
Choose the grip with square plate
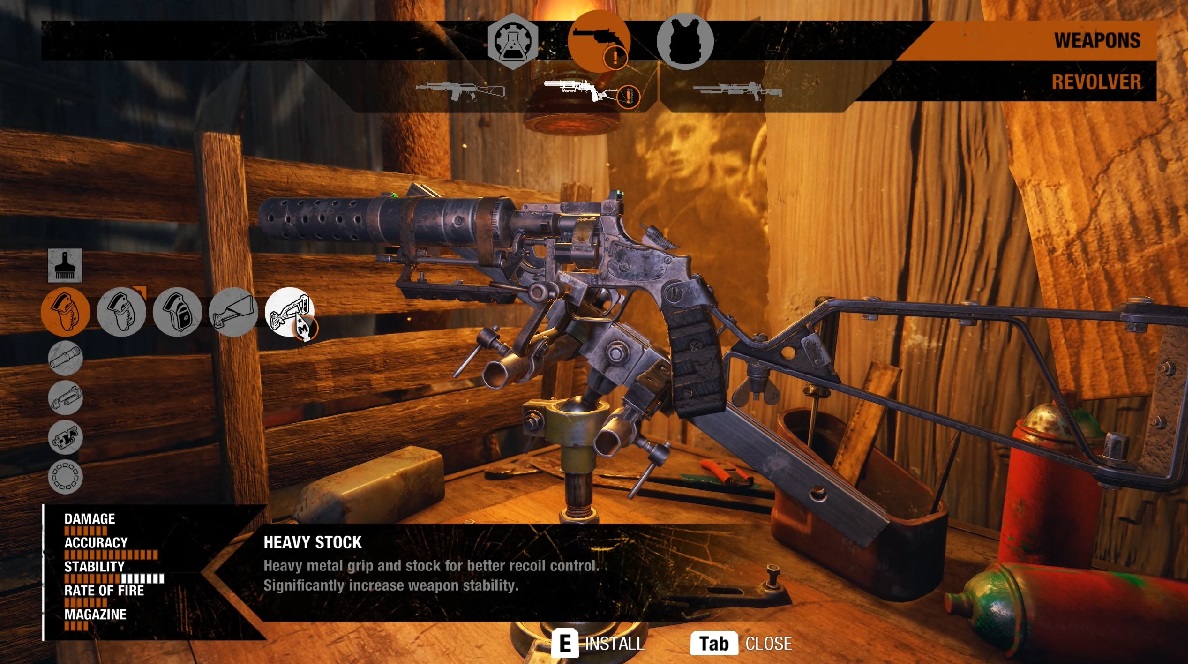tap(178, 312)
